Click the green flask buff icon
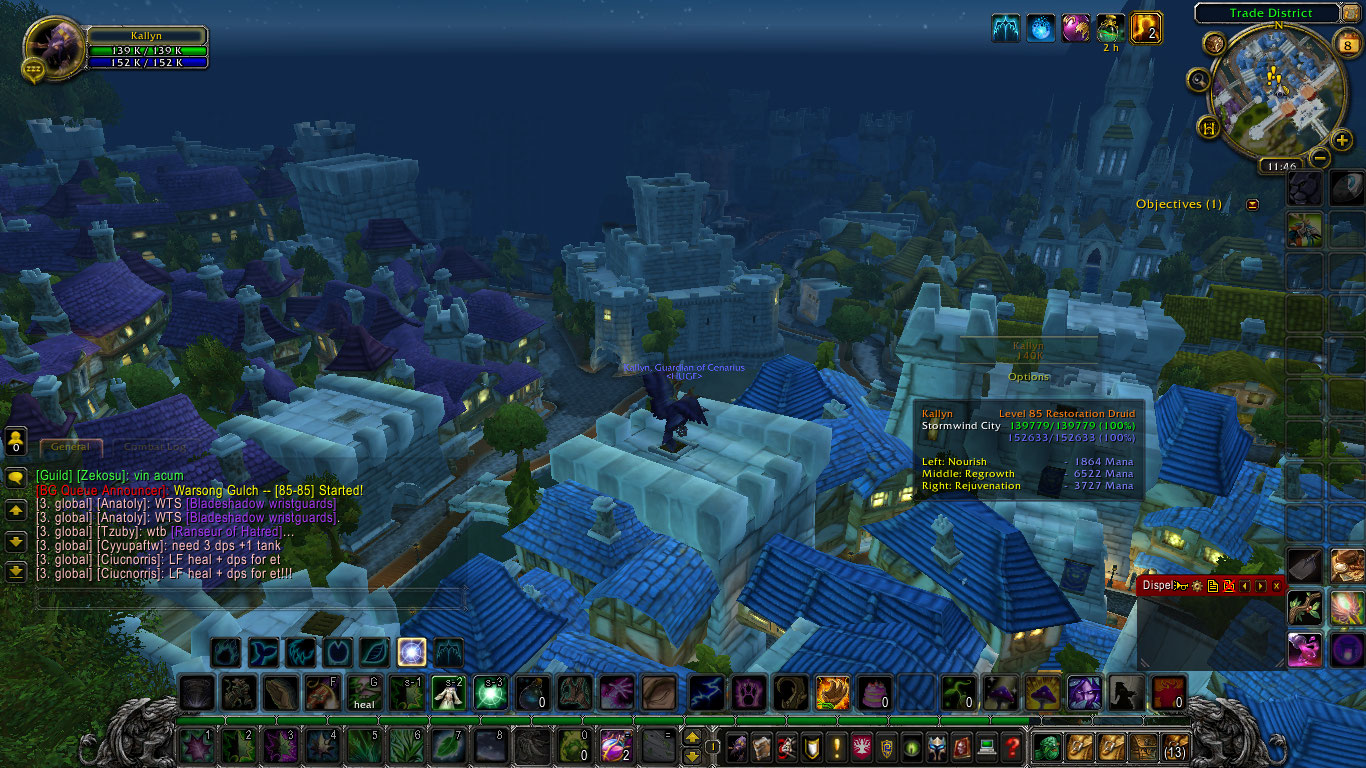 pyautogui.click(x=1110, y=28)
